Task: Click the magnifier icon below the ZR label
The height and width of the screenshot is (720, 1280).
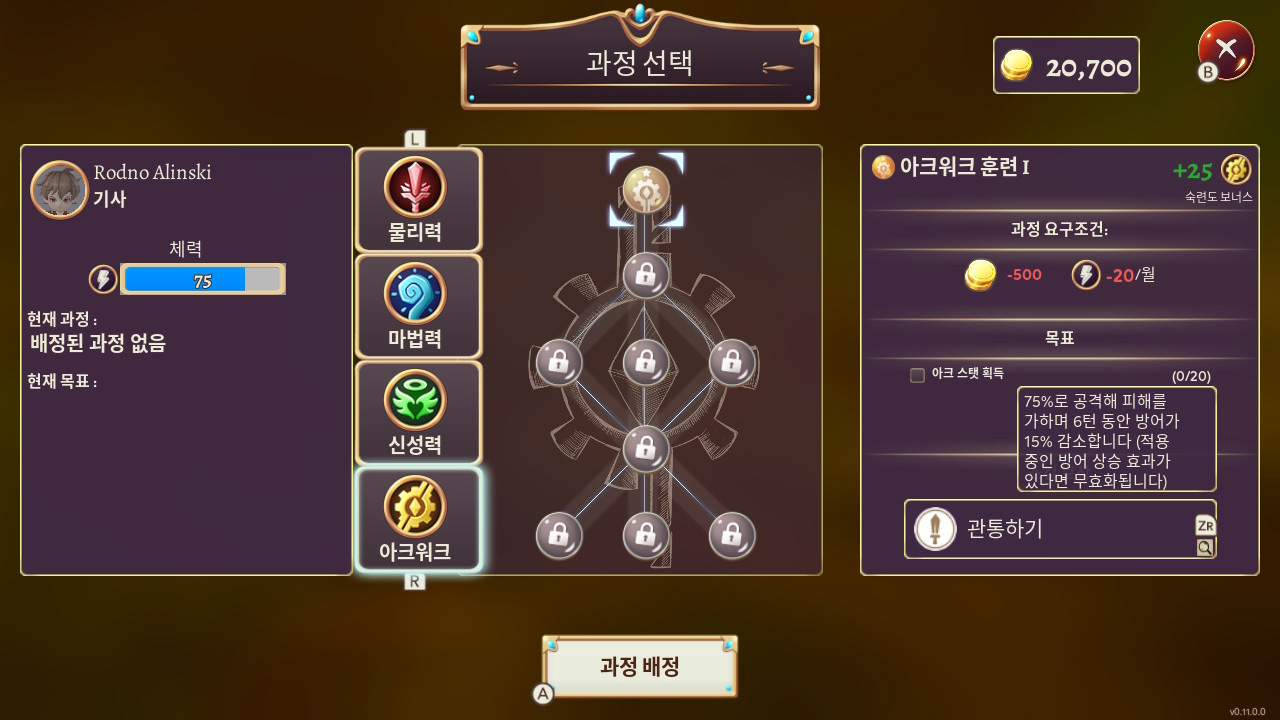Action: (1204, 548)
